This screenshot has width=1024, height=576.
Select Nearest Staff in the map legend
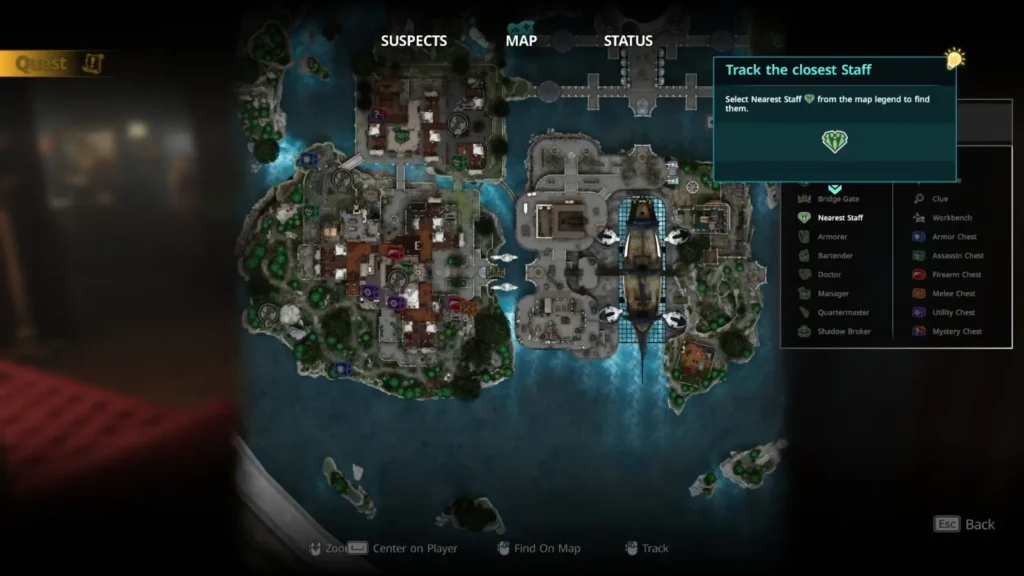pos(840,218)
